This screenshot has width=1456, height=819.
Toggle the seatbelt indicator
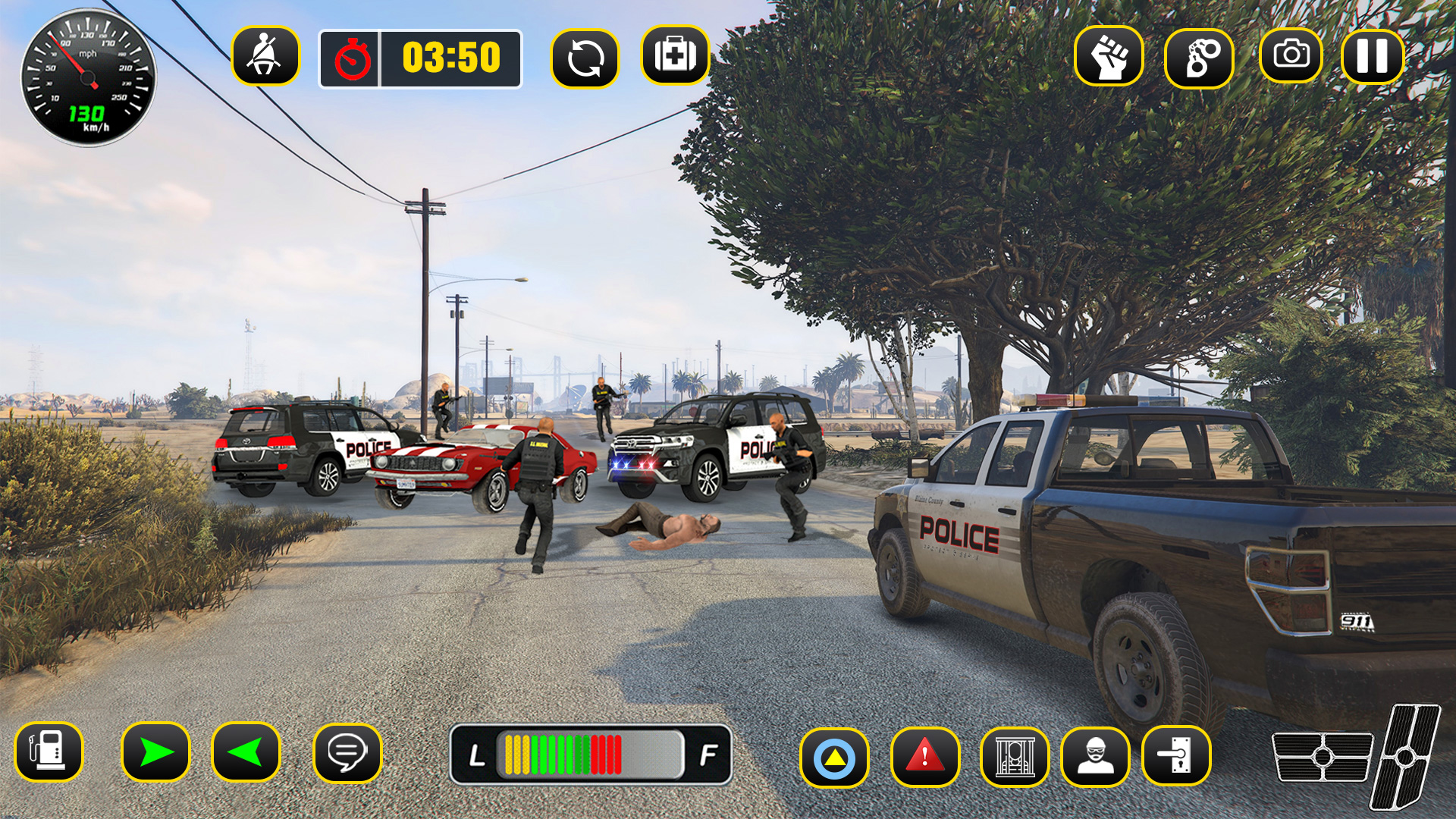point(265,57)
